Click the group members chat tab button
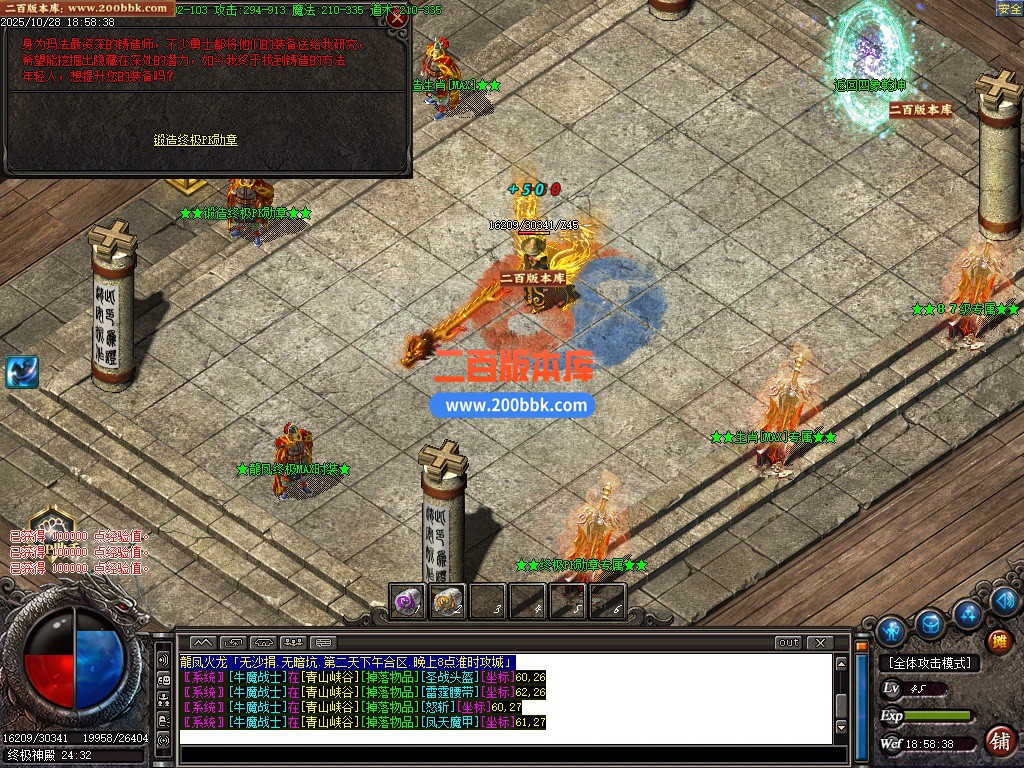The width and height of the screenshot is (1024, 768). pos(293,642)
